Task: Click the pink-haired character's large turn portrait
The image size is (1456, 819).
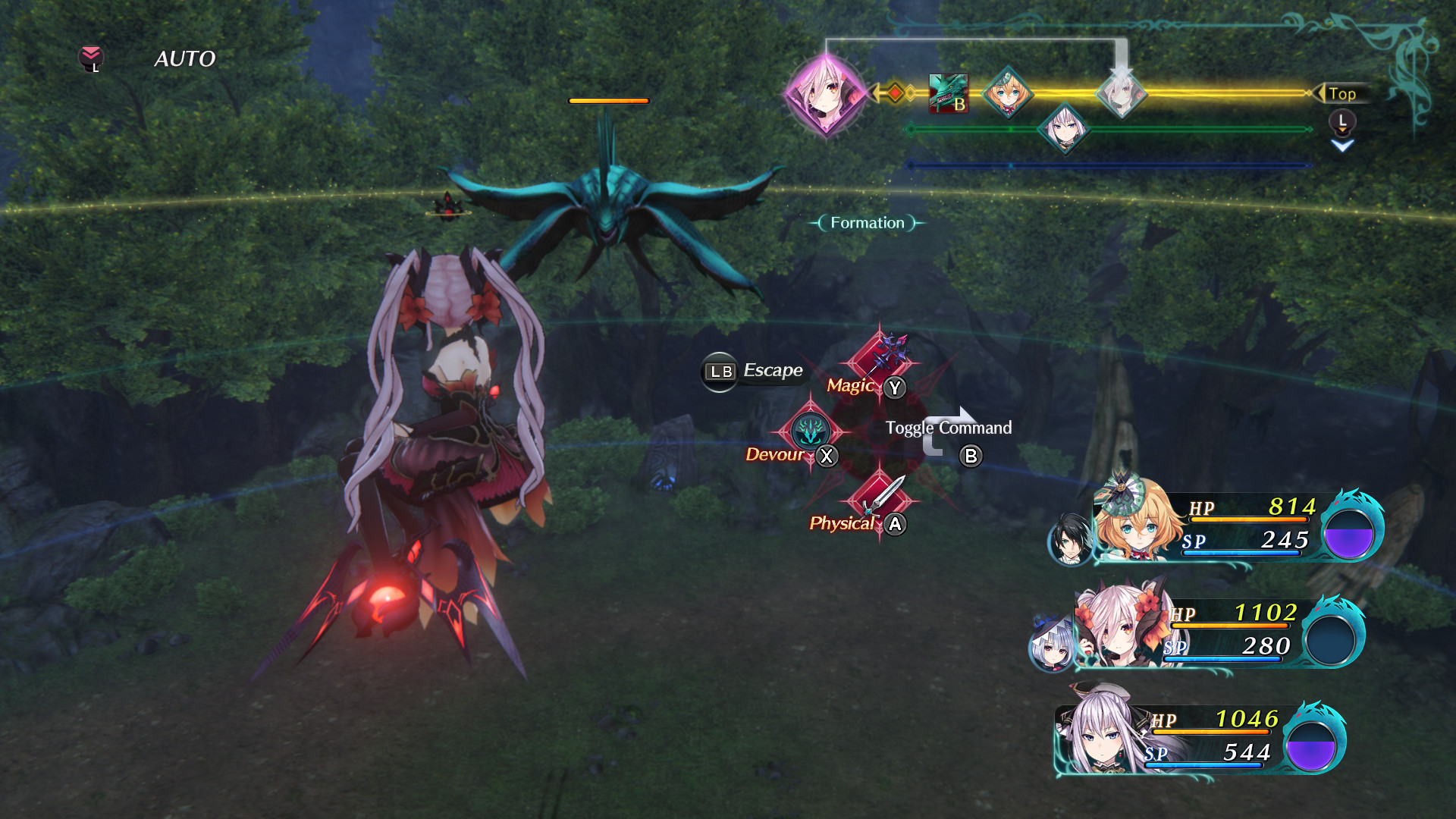Action: coord(827,94)
